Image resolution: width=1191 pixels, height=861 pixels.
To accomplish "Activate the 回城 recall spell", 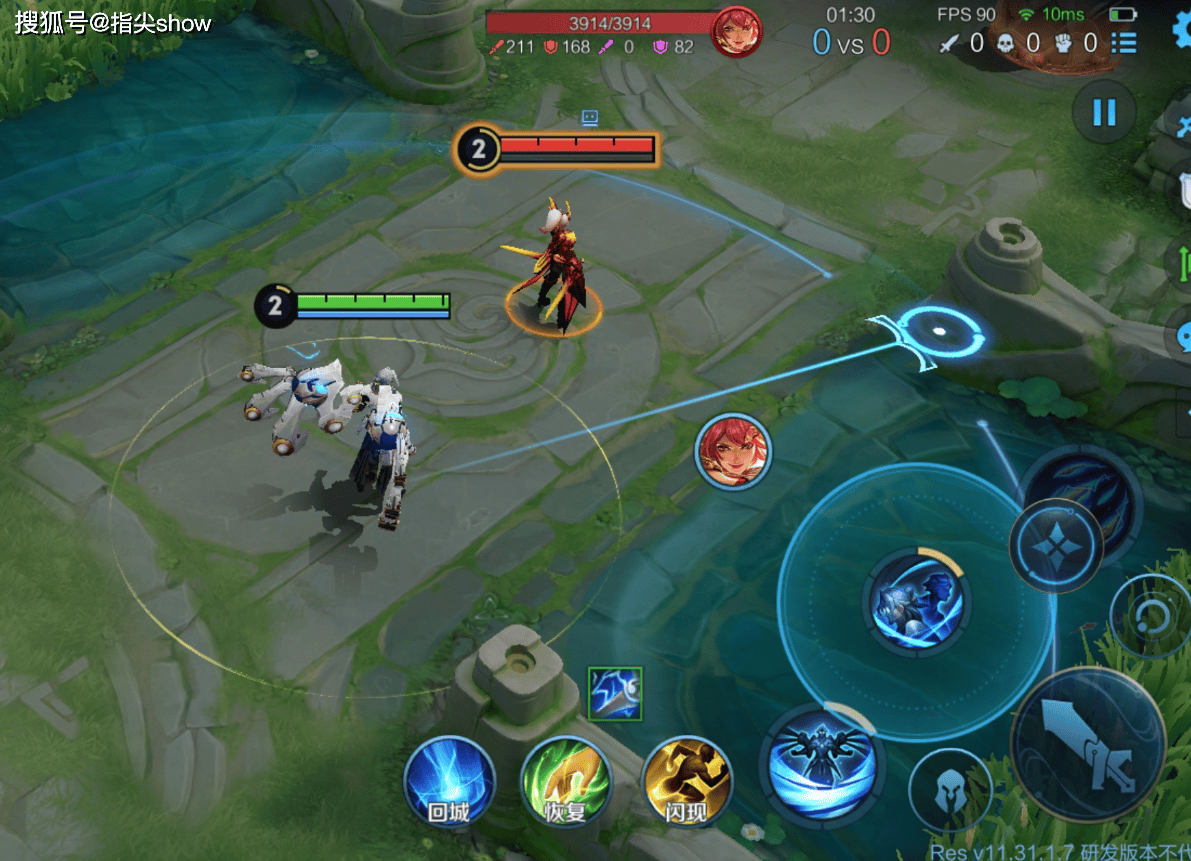I will pyautogui.click(x=449, y=783).
